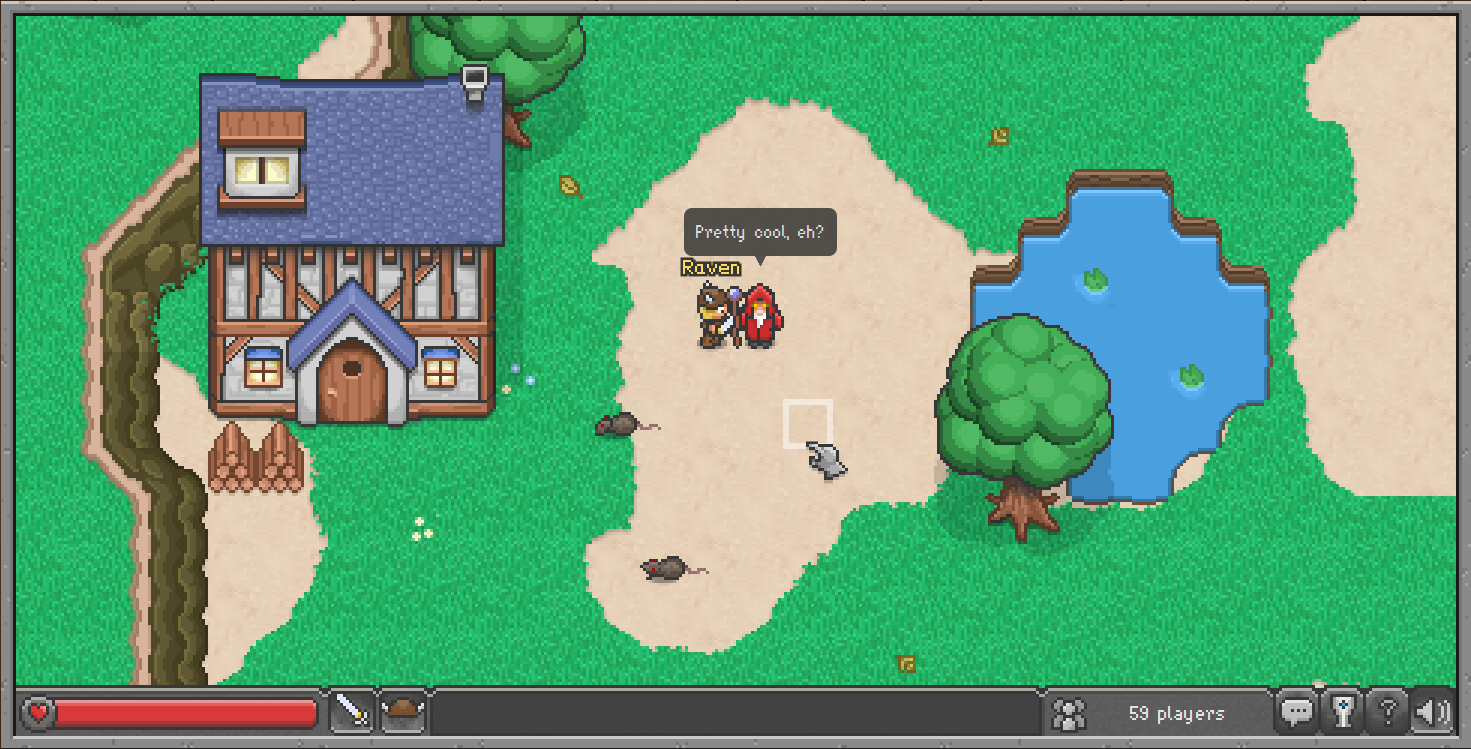
Task: Select the meat food slot
Action: (x=404, y=713)
